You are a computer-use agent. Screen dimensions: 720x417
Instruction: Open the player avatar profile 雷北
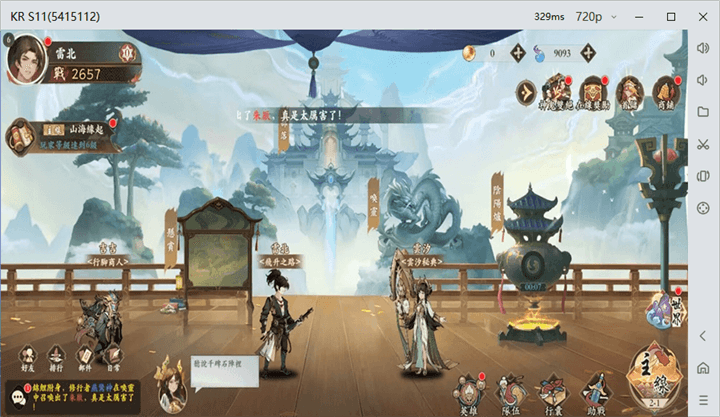coord(27,59)
